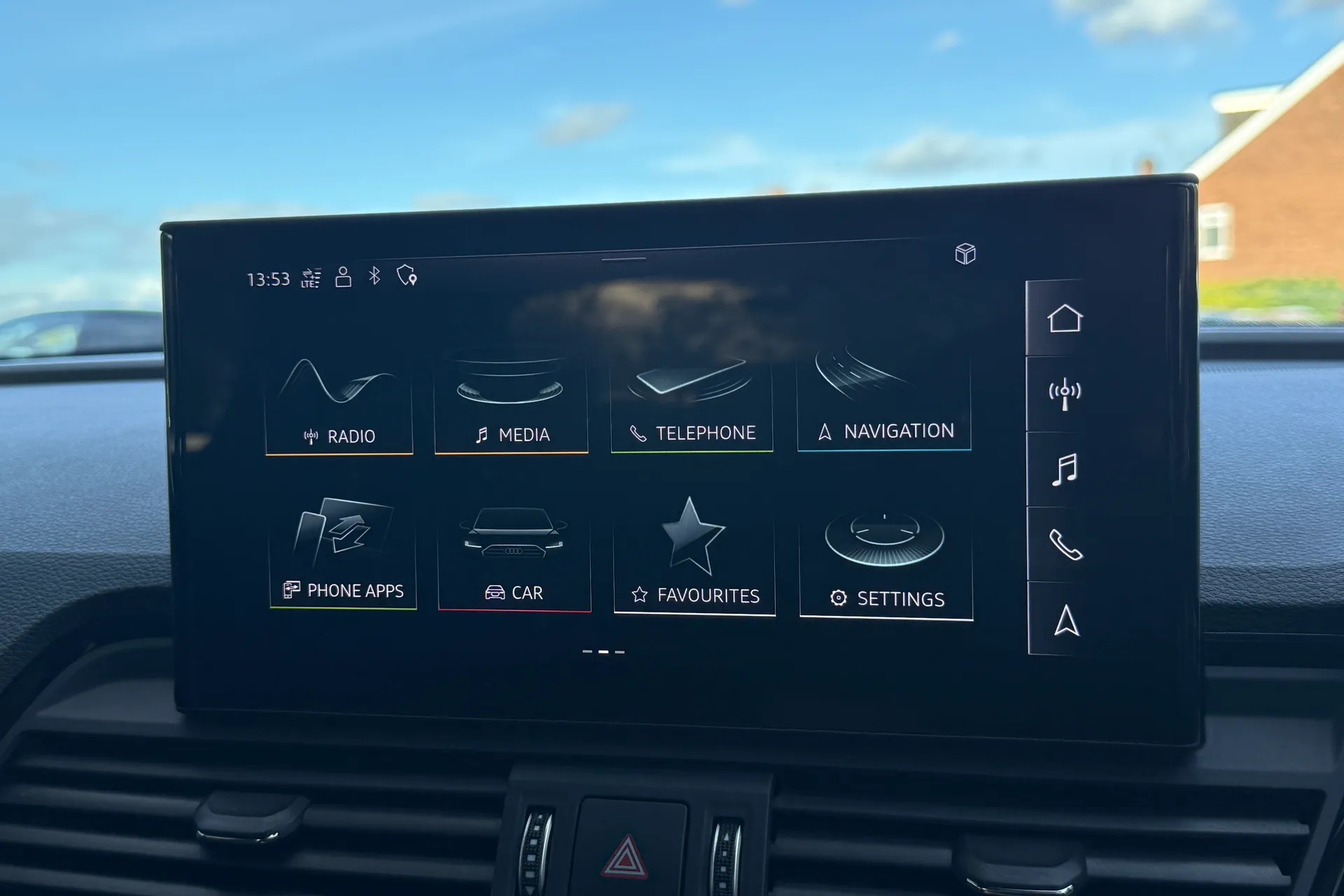Open media via the music note sidebar icon
The height and width of the screenshot is (896, 1344).
(1063, 470)
